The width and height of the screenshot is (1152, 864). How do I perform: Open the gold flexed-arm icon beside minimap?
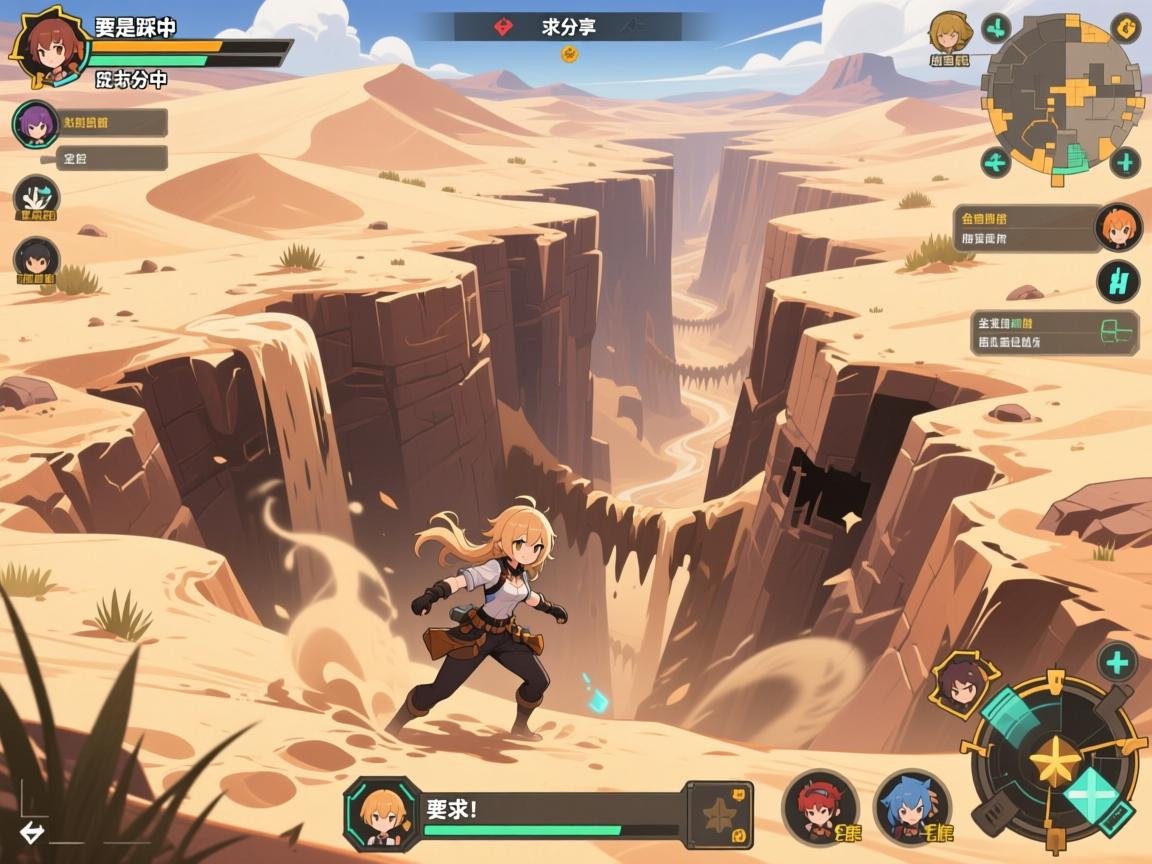[1127, 27]
